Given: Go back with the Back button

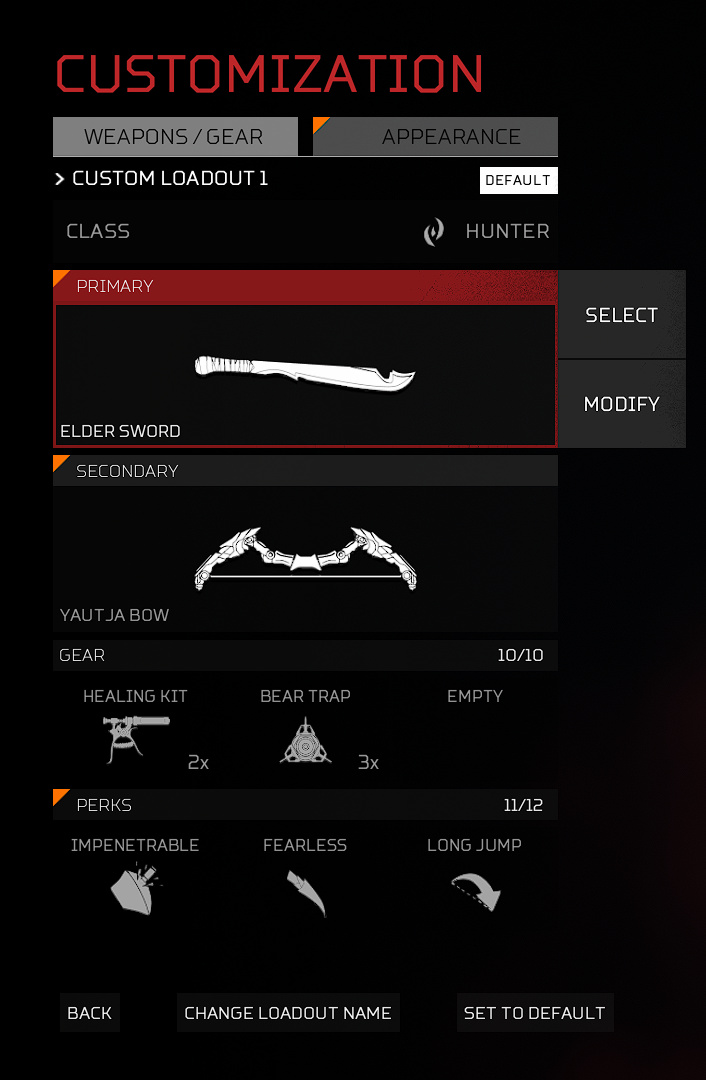Looking at the screenshot, I should point(89,1013).
